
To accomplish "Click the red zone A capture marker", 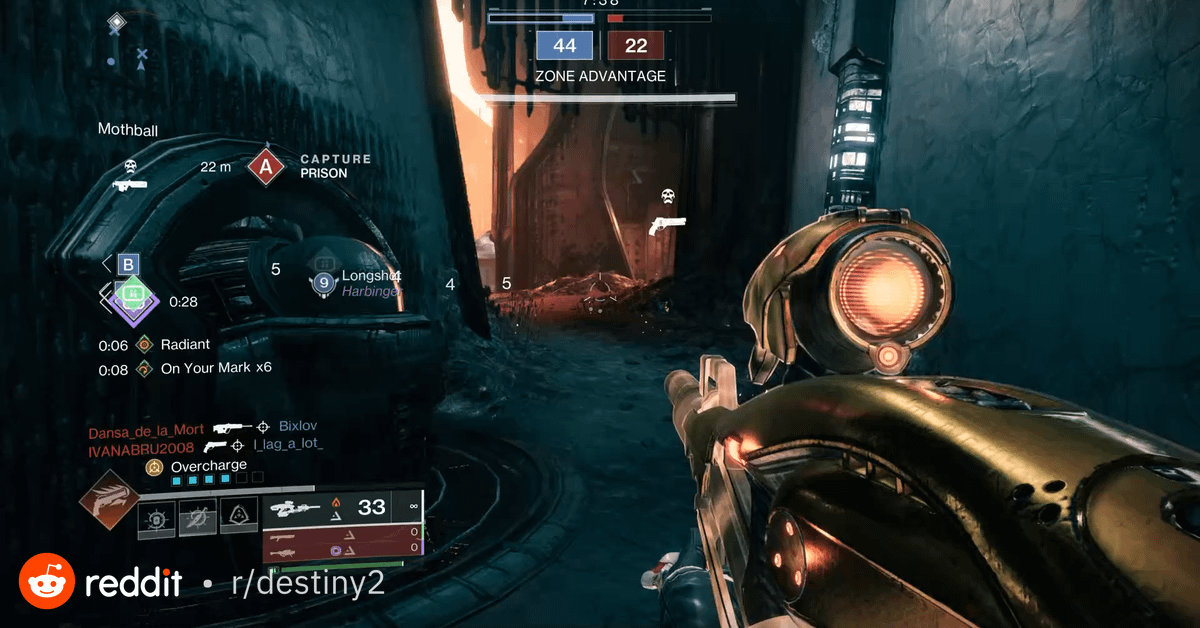I will [265, 166].
